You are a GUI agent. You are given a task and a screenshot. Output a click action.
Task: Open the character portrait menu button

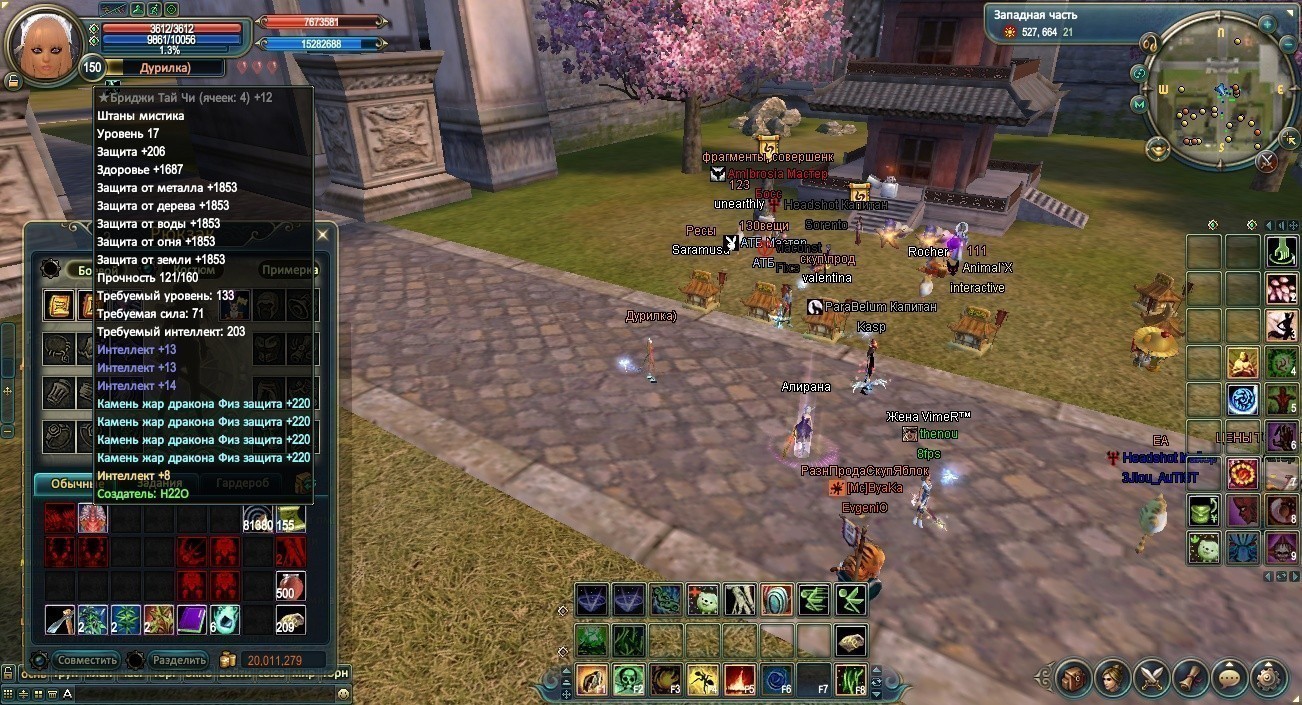1113,678
